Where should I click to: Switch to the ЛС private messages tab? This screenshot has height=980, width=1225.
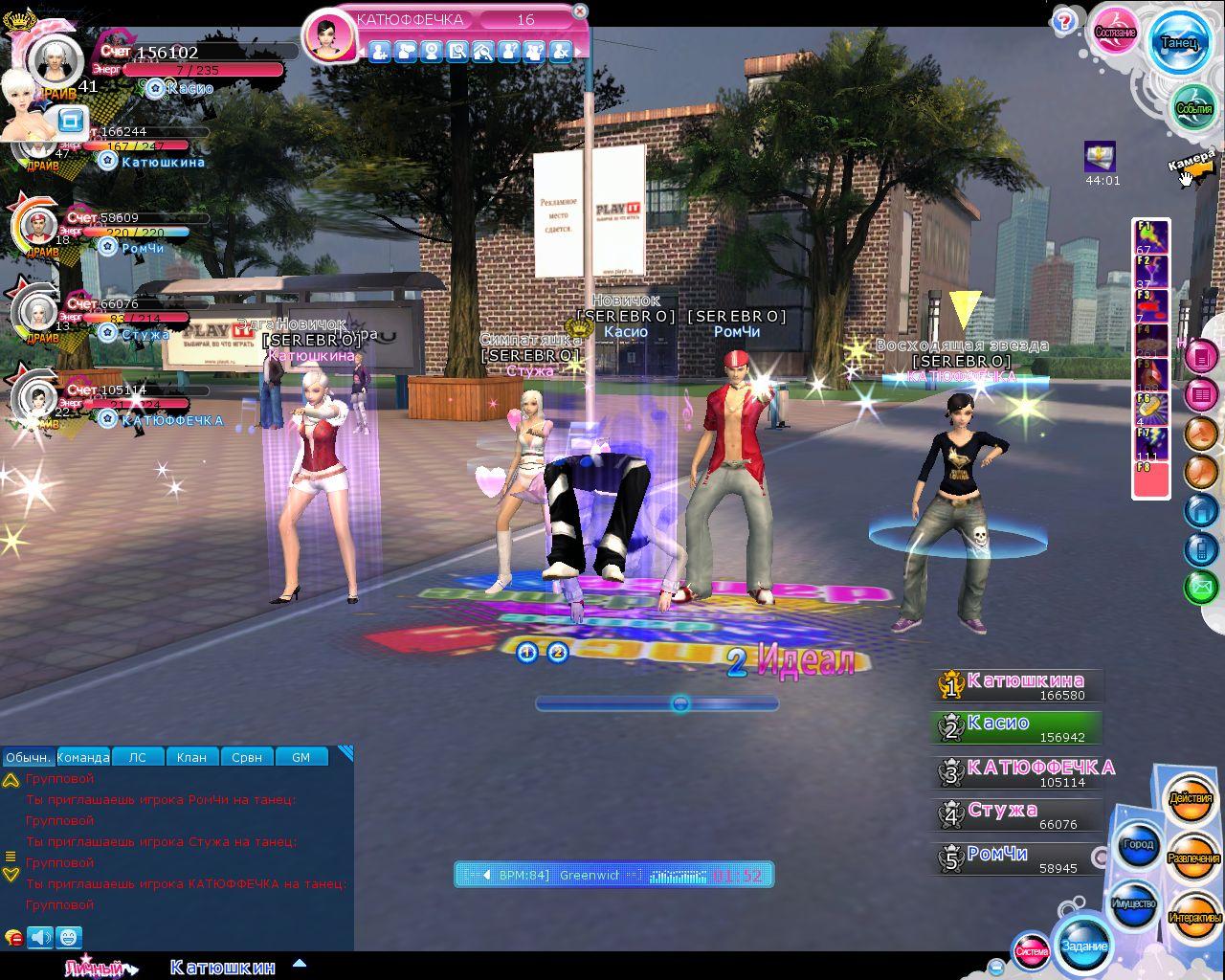pos(138,757)
